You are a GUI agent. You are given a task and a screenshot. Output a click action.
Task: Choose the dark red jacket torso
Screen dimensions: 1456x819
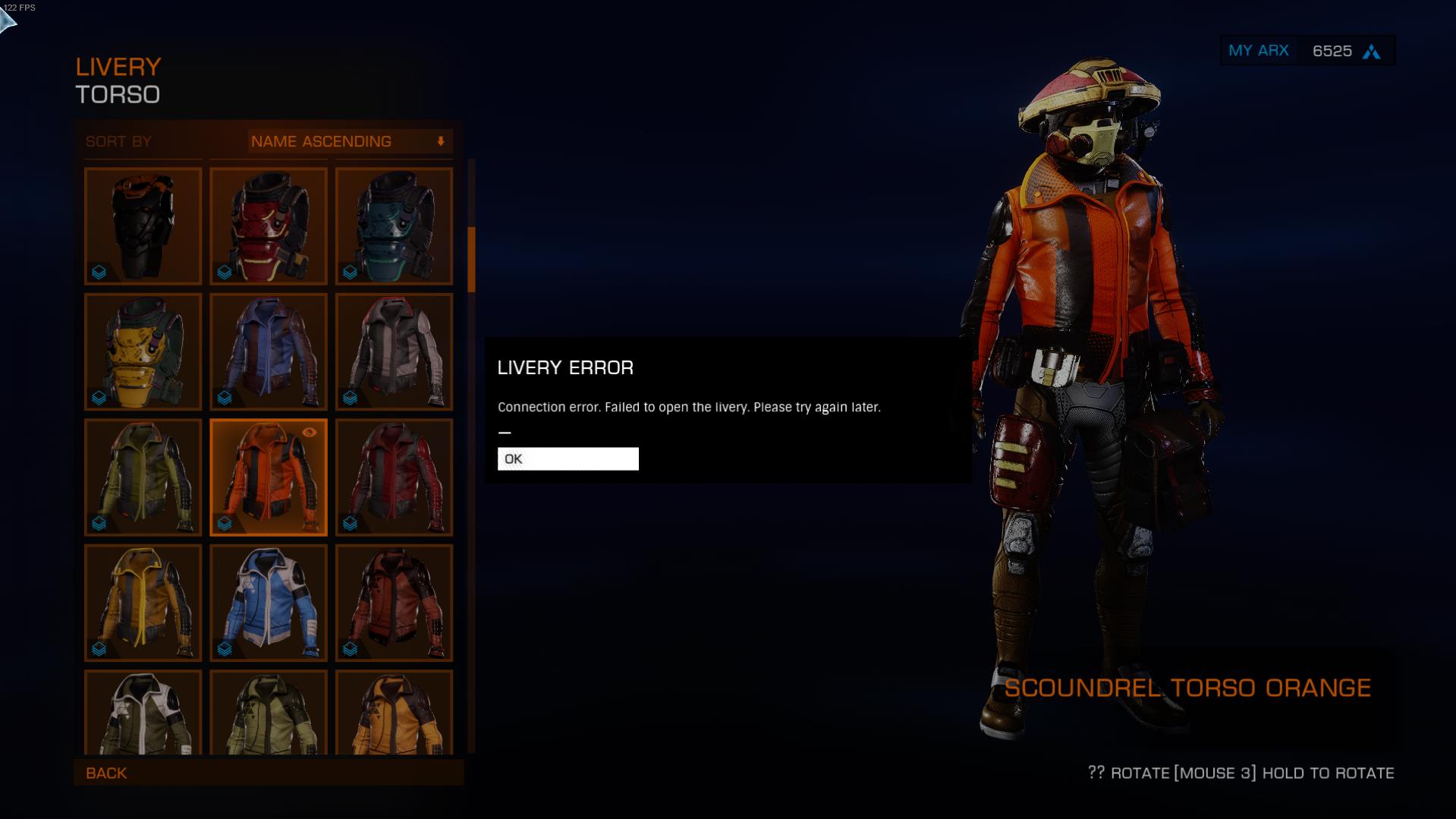[x=394, y=477]
